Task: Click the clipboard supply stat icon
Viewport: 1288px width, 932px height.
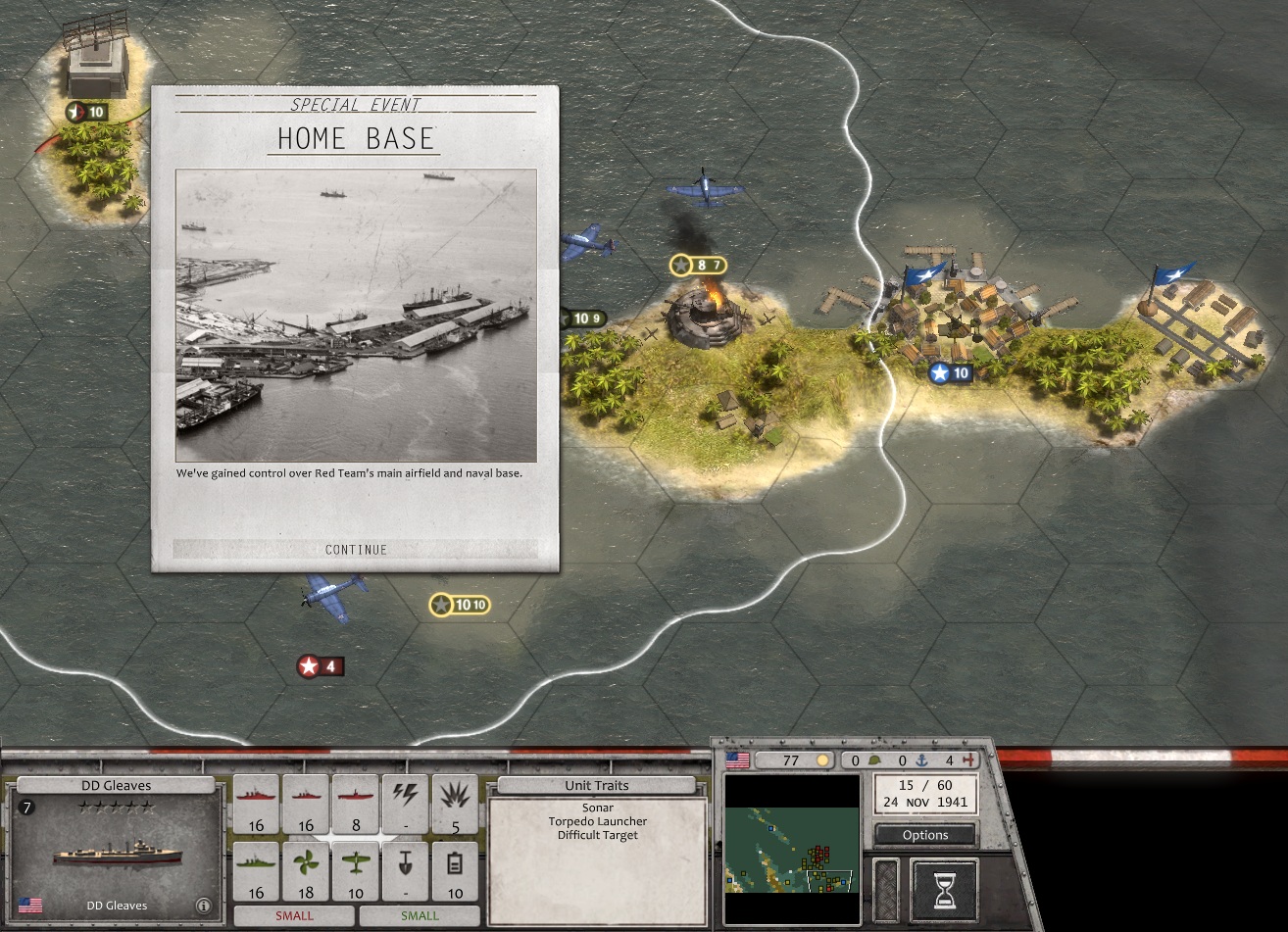Action: 456,863
